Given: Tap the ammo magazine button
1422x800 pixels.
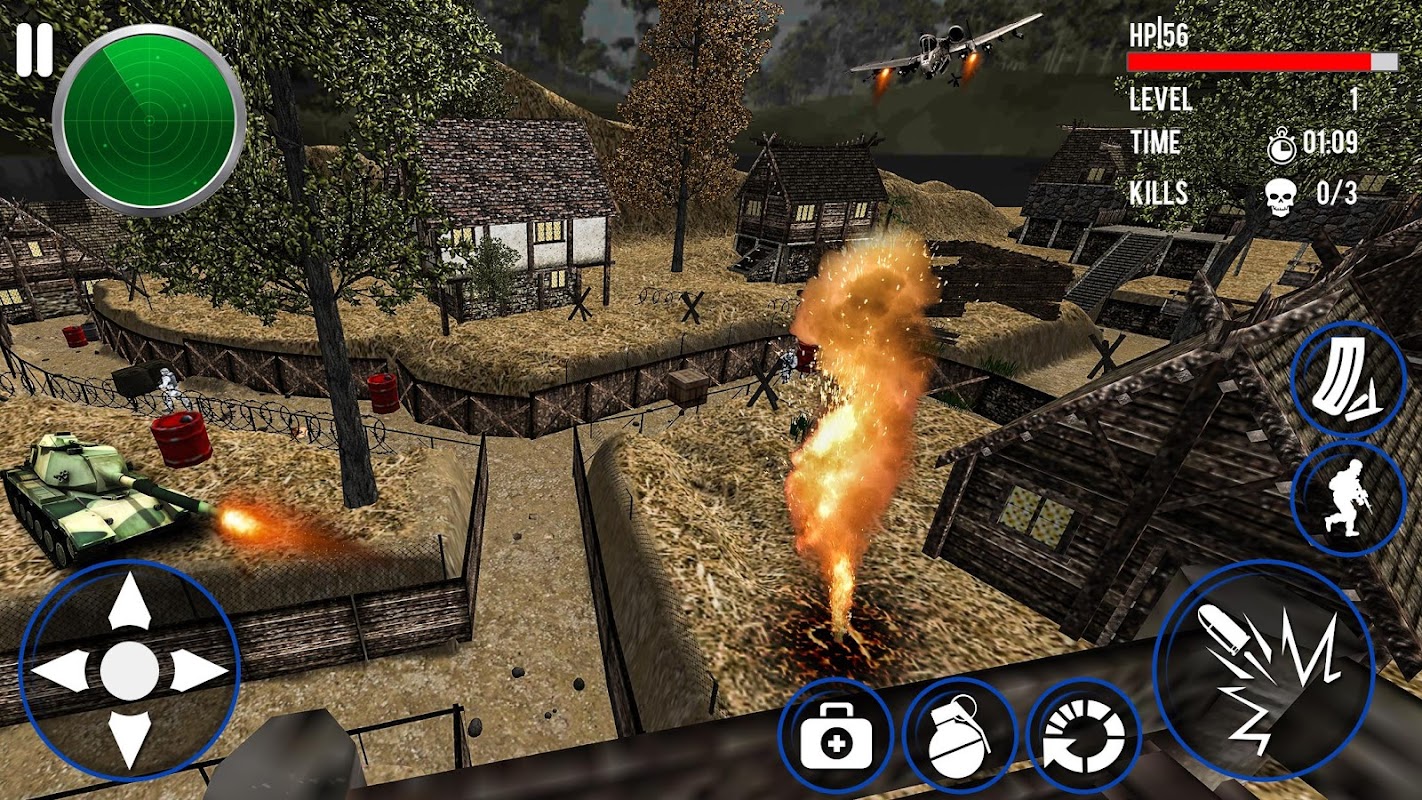Looking at the screenshot, I should click(1347, 379).
